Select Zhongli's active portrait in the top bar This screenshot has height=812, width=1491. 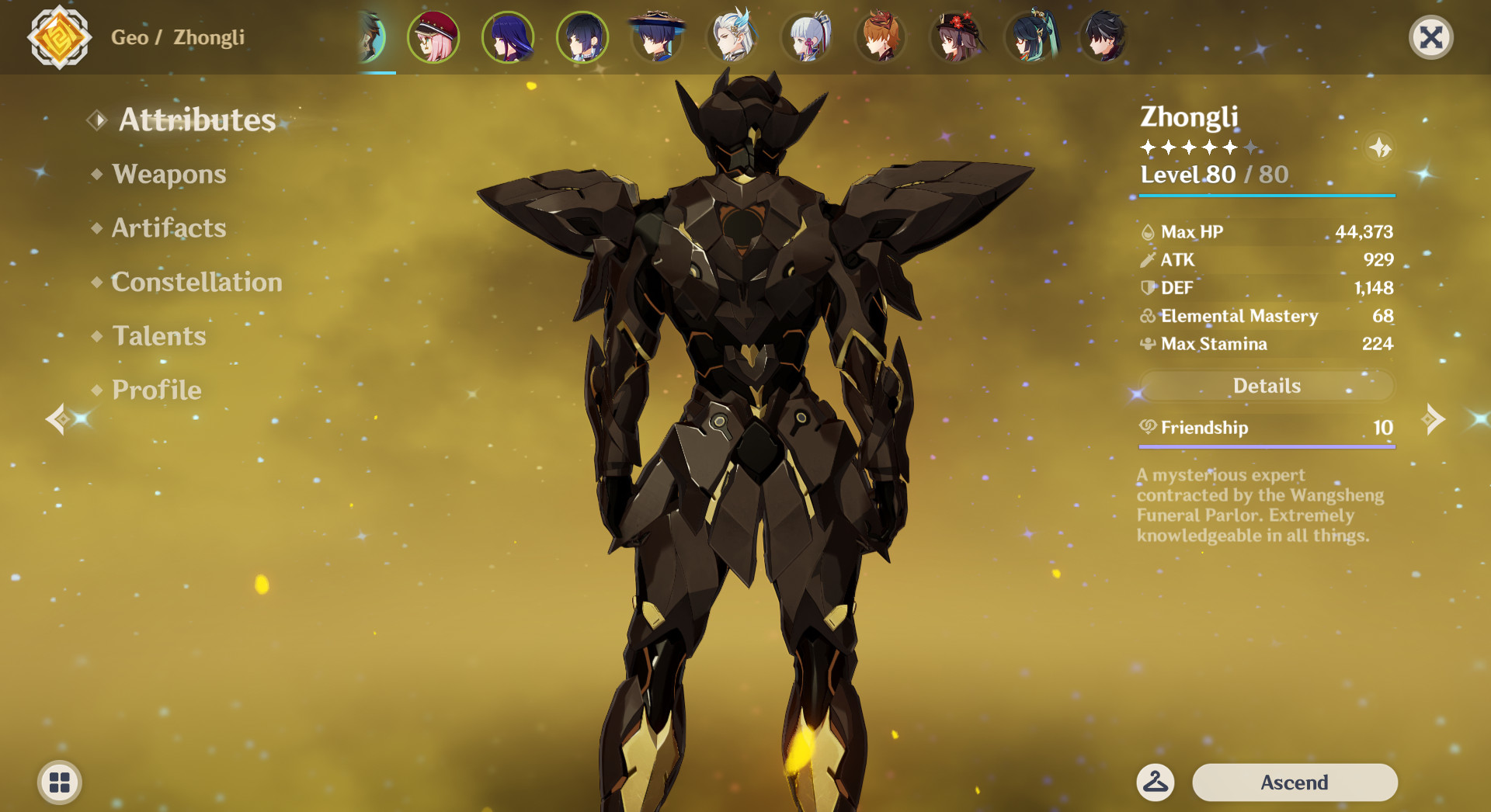click(371, 36)
